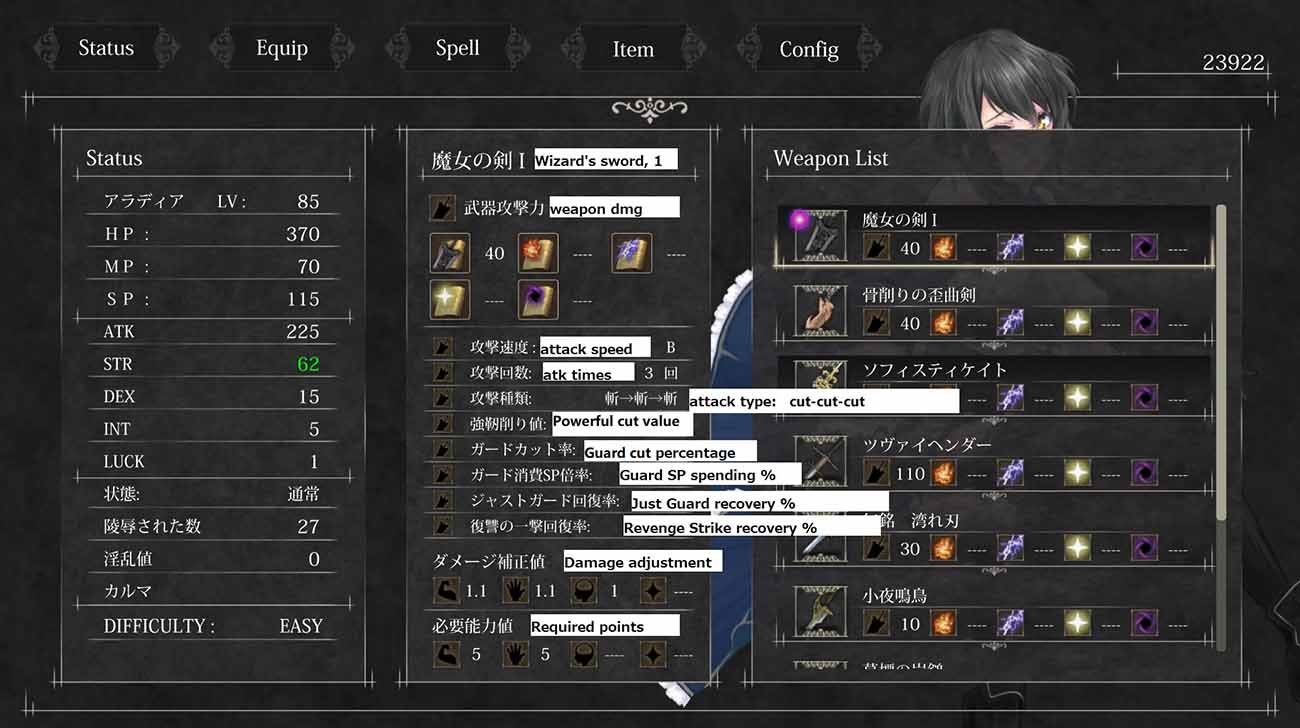This screenshot has height=728, width=1300.
Task: Click the STR arm icon under Required points
Action: 447,654
